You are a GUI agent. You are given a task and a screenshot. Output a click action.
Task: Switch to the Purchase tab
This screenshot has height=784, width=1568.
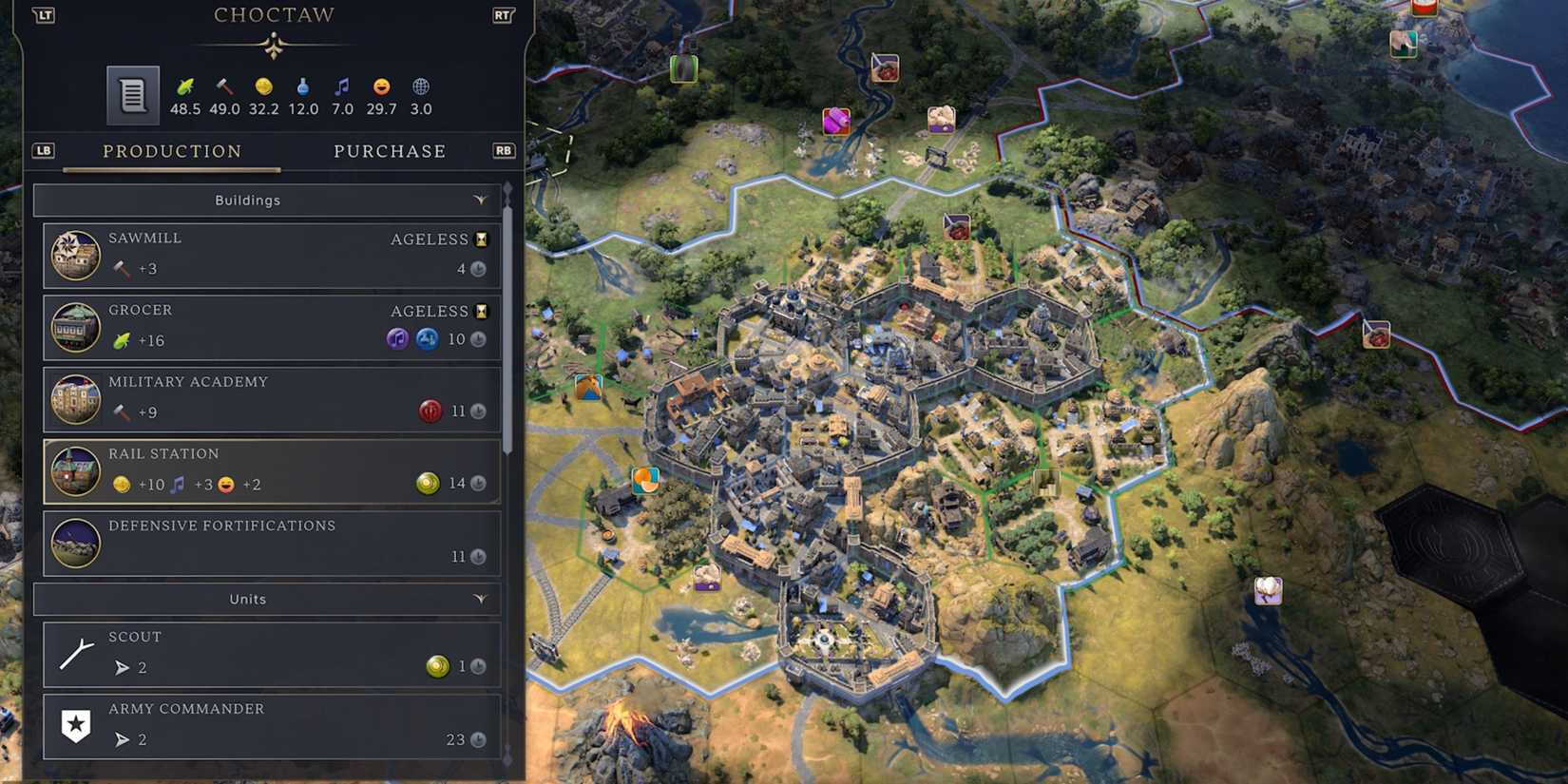tap(390, 151)
